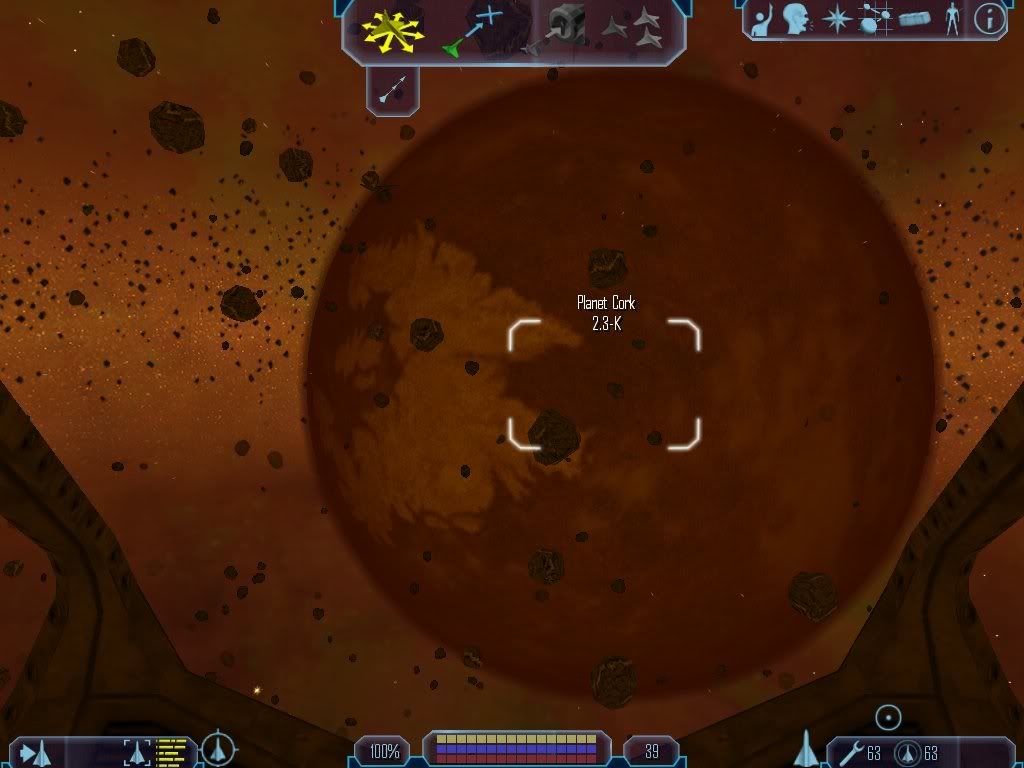Click the ship-in-crosshair circle icon
Image resolution: width=1024 pixels, height=768 pixels.
tap(218, 749)
